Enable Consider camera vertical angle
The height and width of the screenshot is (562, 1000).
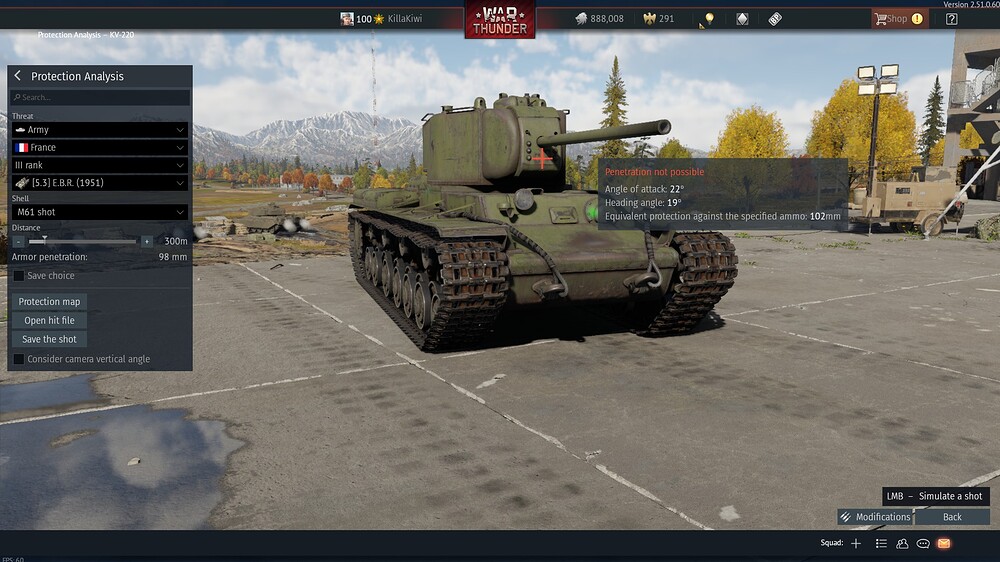[x=19, y=359]
